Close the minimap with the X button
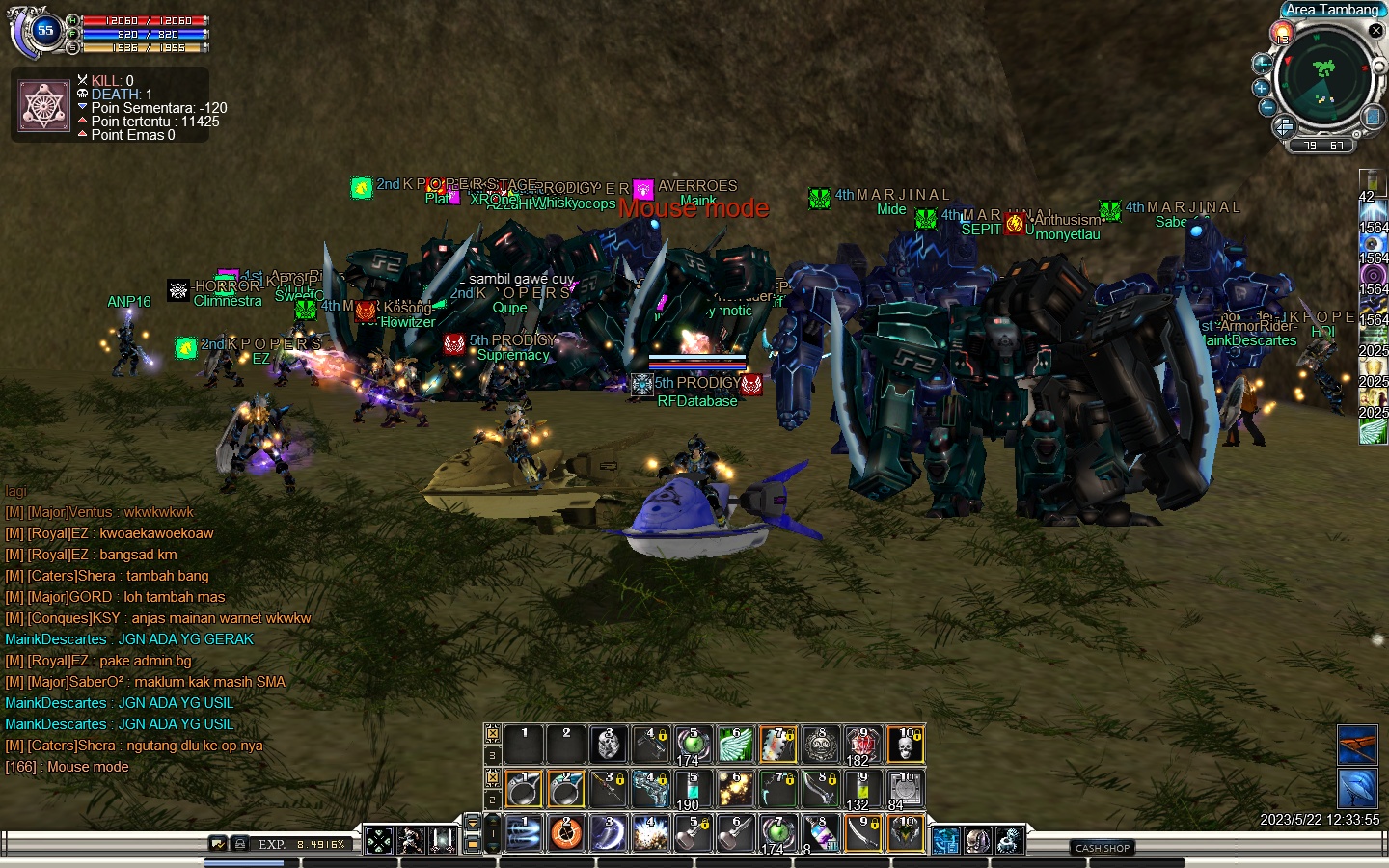The height and width of the screenshot is (868, 1389). (1376, 31)
